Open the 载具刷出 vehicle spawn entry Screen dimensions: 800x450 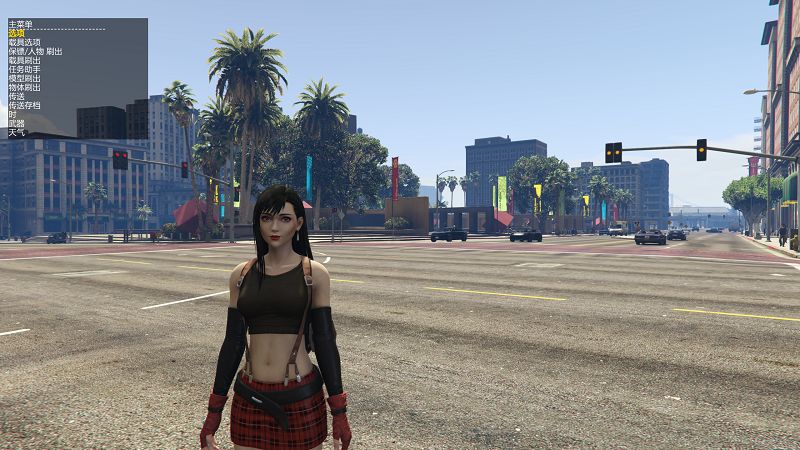[24, 60]
